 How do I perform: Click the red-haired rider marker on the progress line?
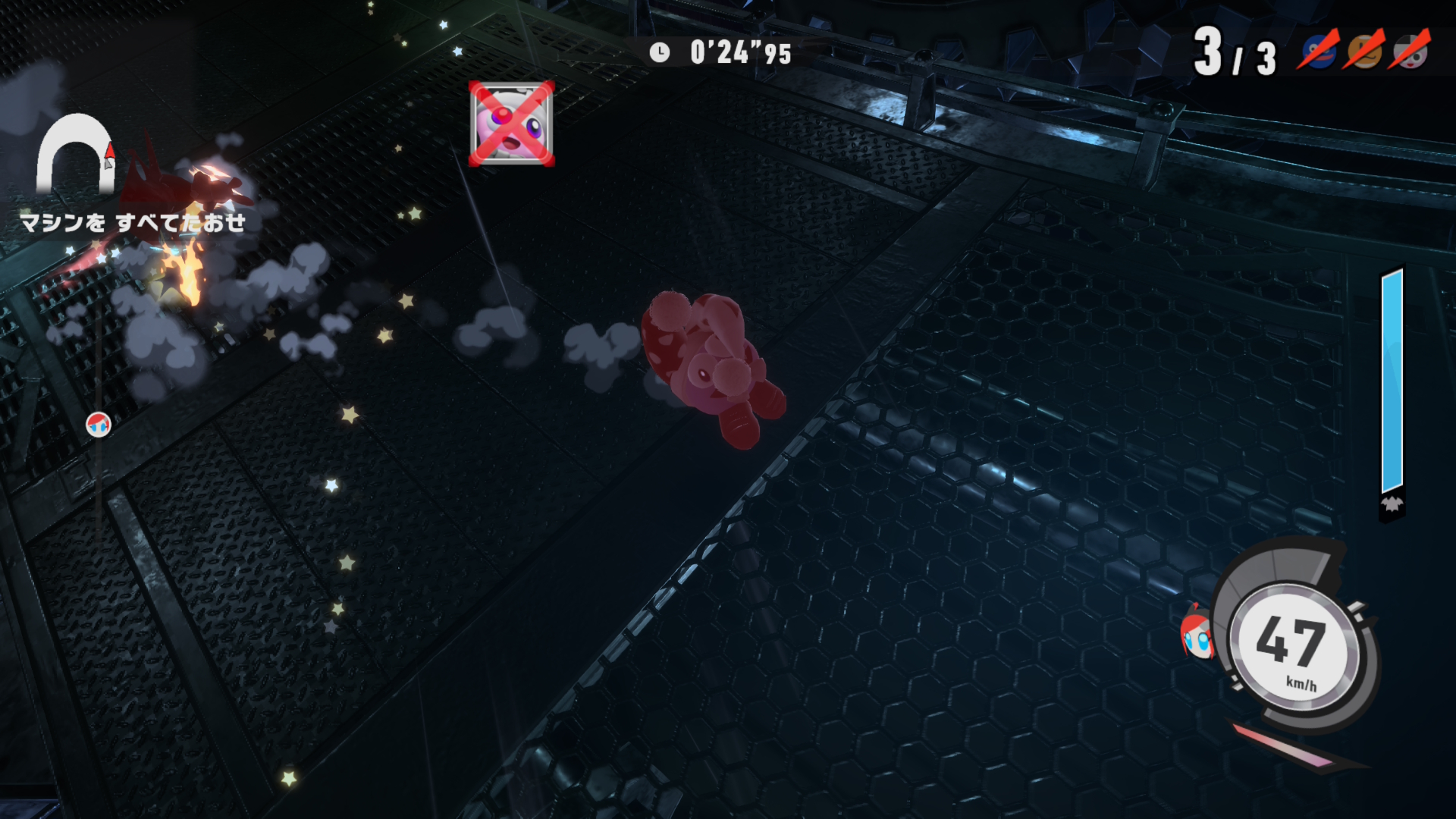[x=99, y=425]
